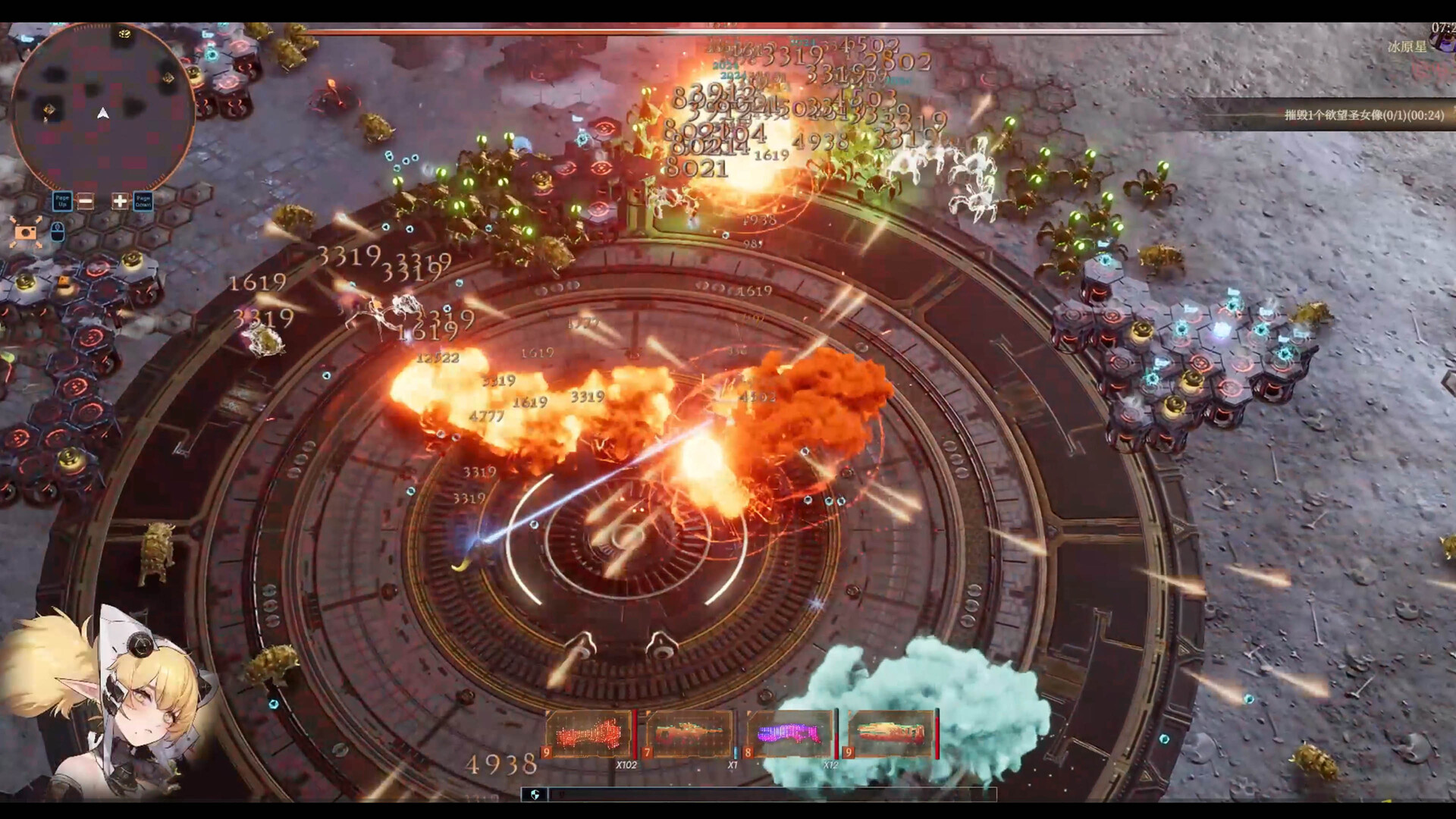Click the shield icon on the bottom status bar
The width and height of the screenshot is (1456, 819).
[x=535, y=795]
